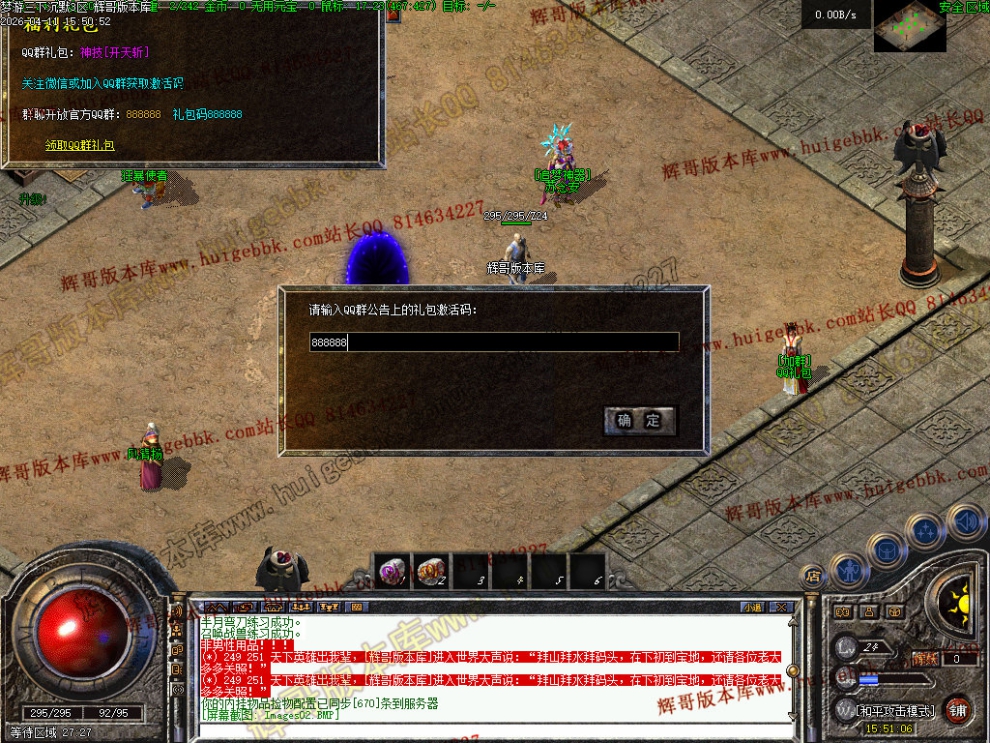Focus the gift code input field
This screenshot has width=990, height=743.
click(x=494, y=342)
